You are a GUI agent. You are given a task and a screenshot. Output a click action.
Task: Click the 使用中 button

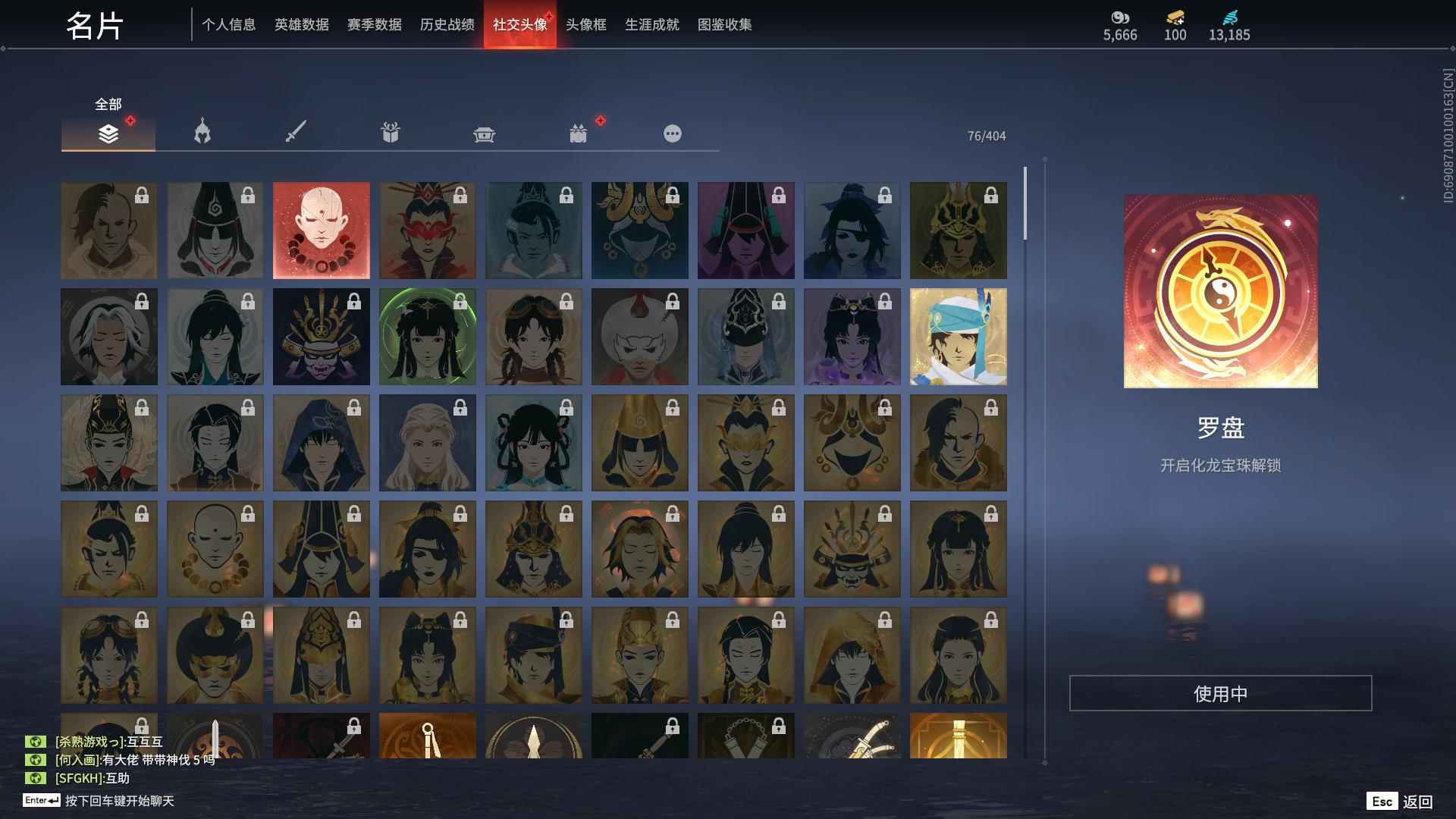[1222, 692]
